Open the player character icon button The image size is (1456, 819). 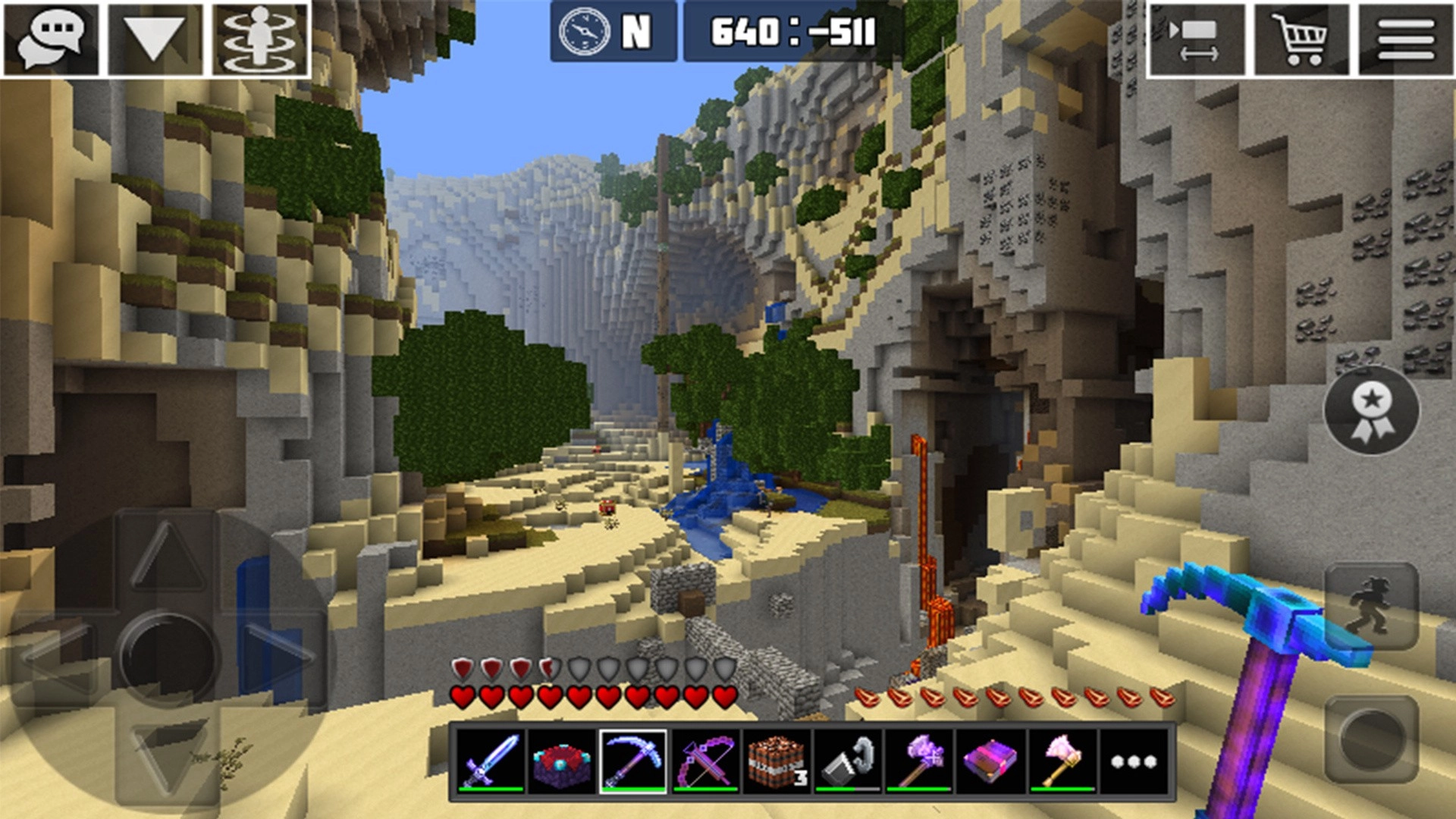(x=260, y=38)
